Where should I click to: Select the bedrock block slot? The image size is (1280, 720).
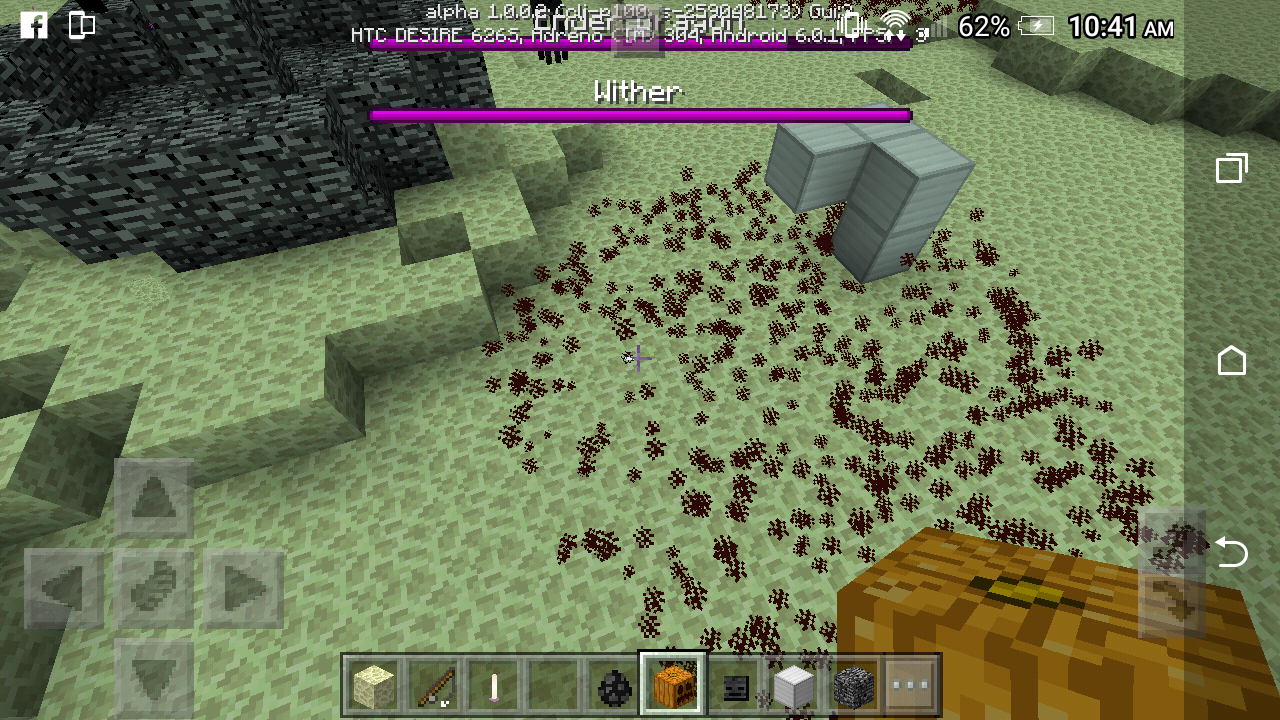point(854,686)
